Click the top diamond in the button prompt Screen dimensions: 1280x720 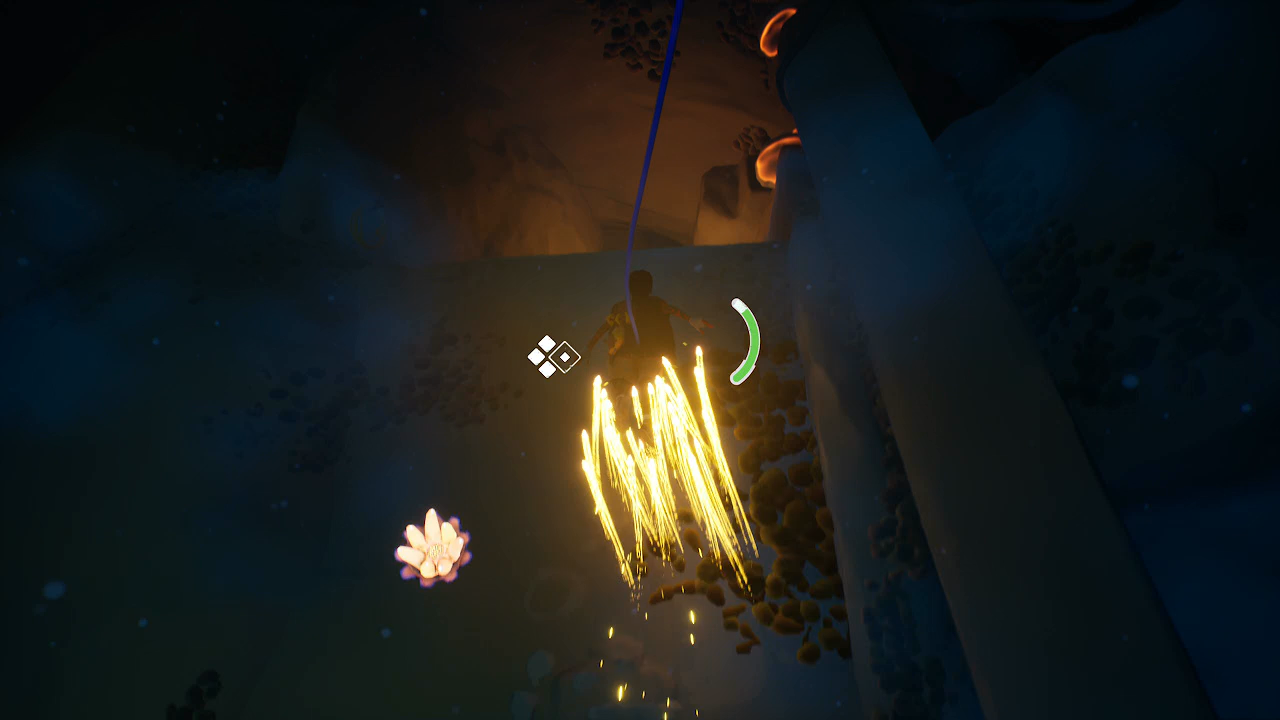click(x=546, y=345)
